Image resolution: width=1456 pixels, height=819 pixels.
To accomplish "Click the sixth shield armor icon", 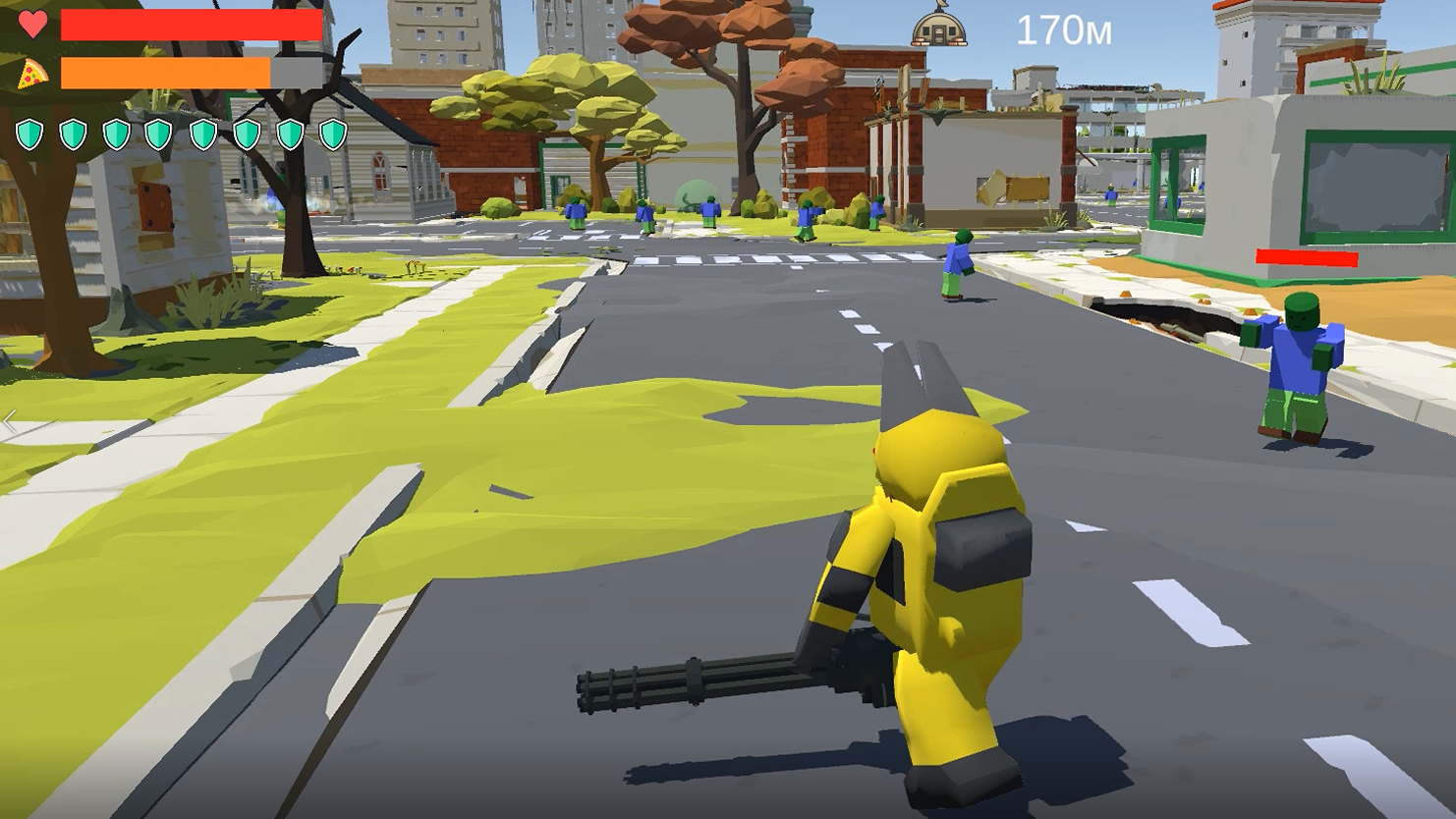I will [246, 134].
